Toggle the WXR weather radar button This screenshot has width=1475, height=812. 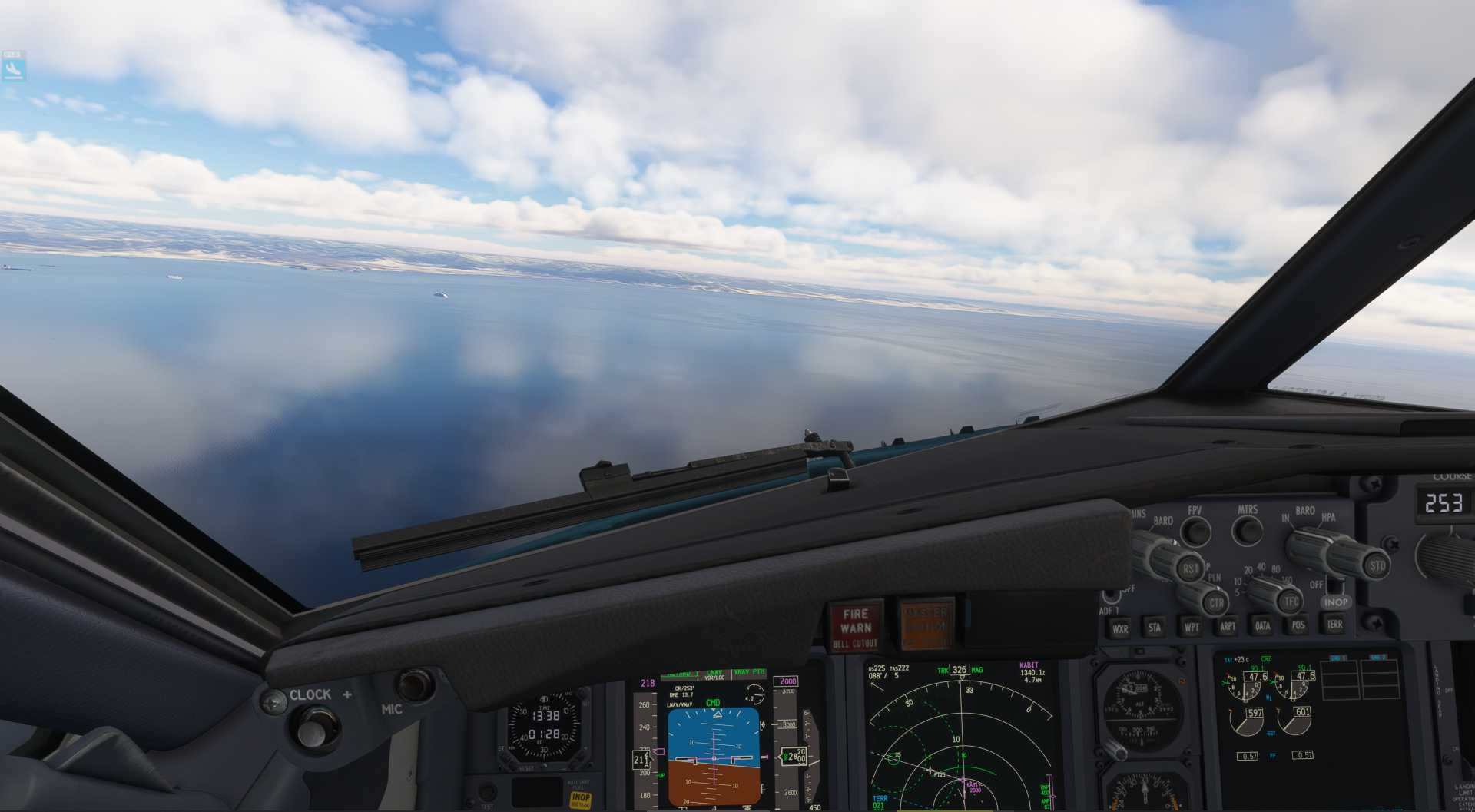1120,628
